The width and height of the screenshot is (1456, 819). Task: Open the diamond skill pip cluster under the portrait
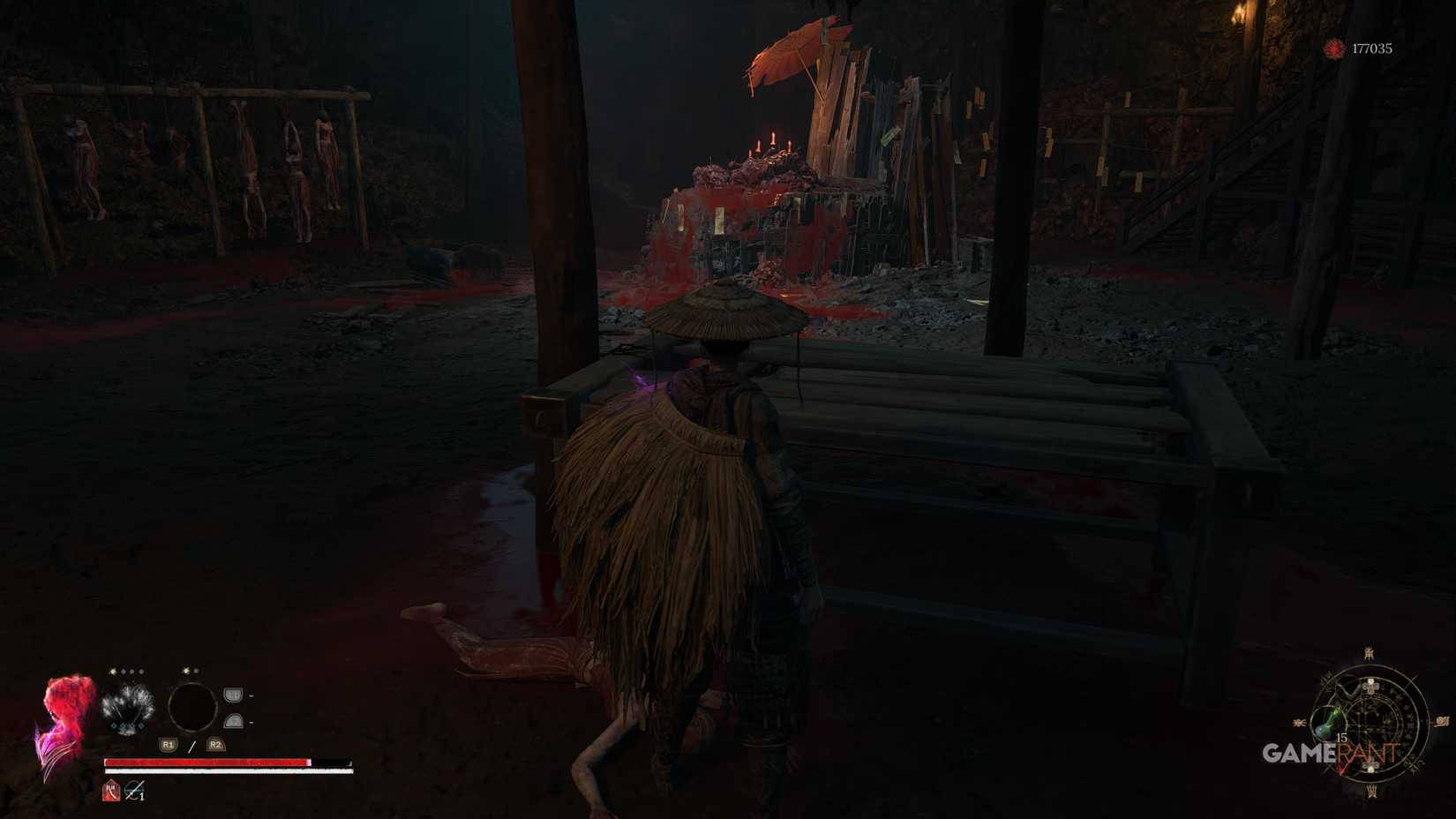127,725
